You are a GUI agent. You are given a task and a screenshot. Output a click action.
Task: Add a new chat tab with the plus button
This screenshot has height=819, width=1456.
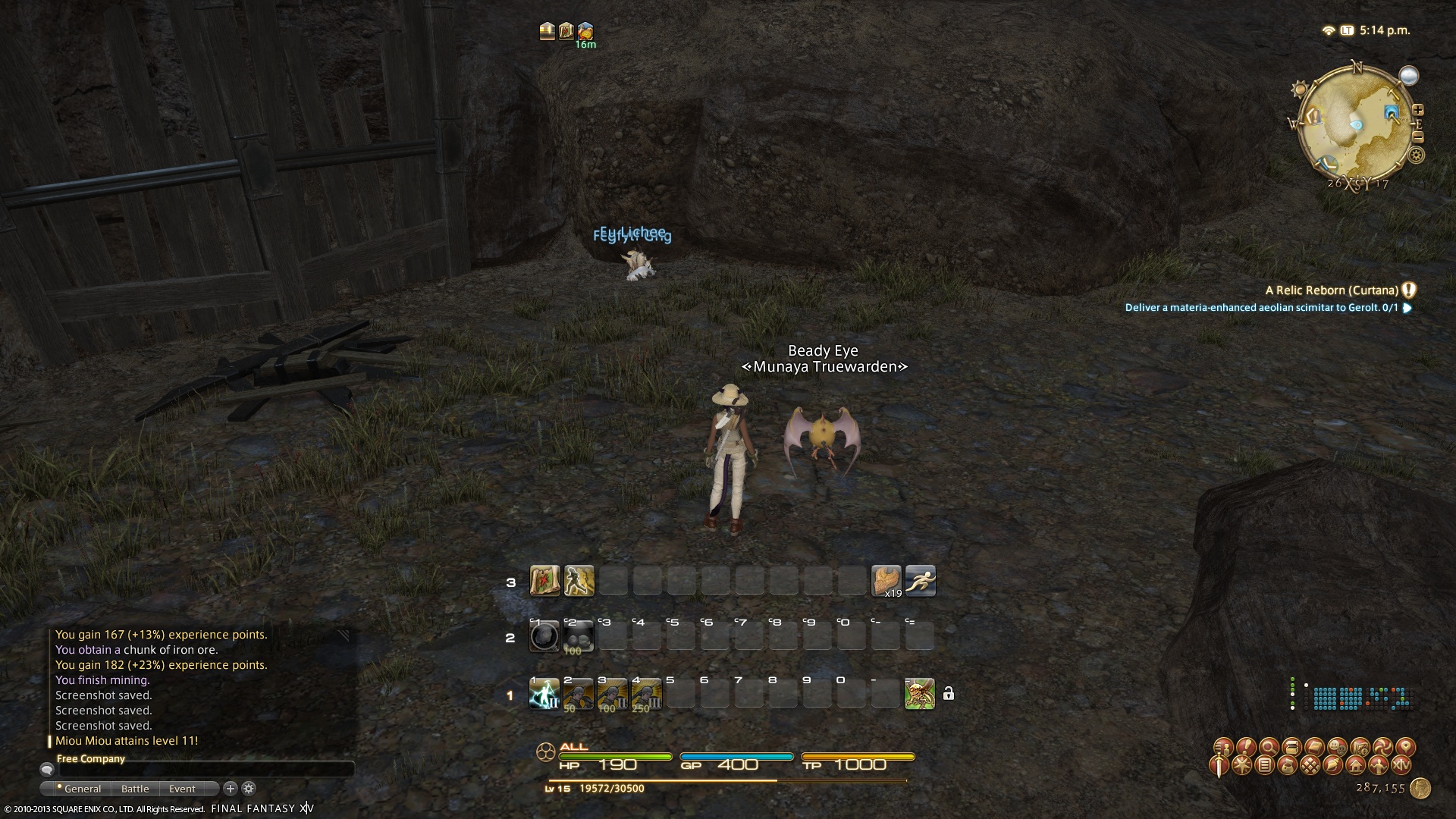pyautogui.click(x=231, y=789)
